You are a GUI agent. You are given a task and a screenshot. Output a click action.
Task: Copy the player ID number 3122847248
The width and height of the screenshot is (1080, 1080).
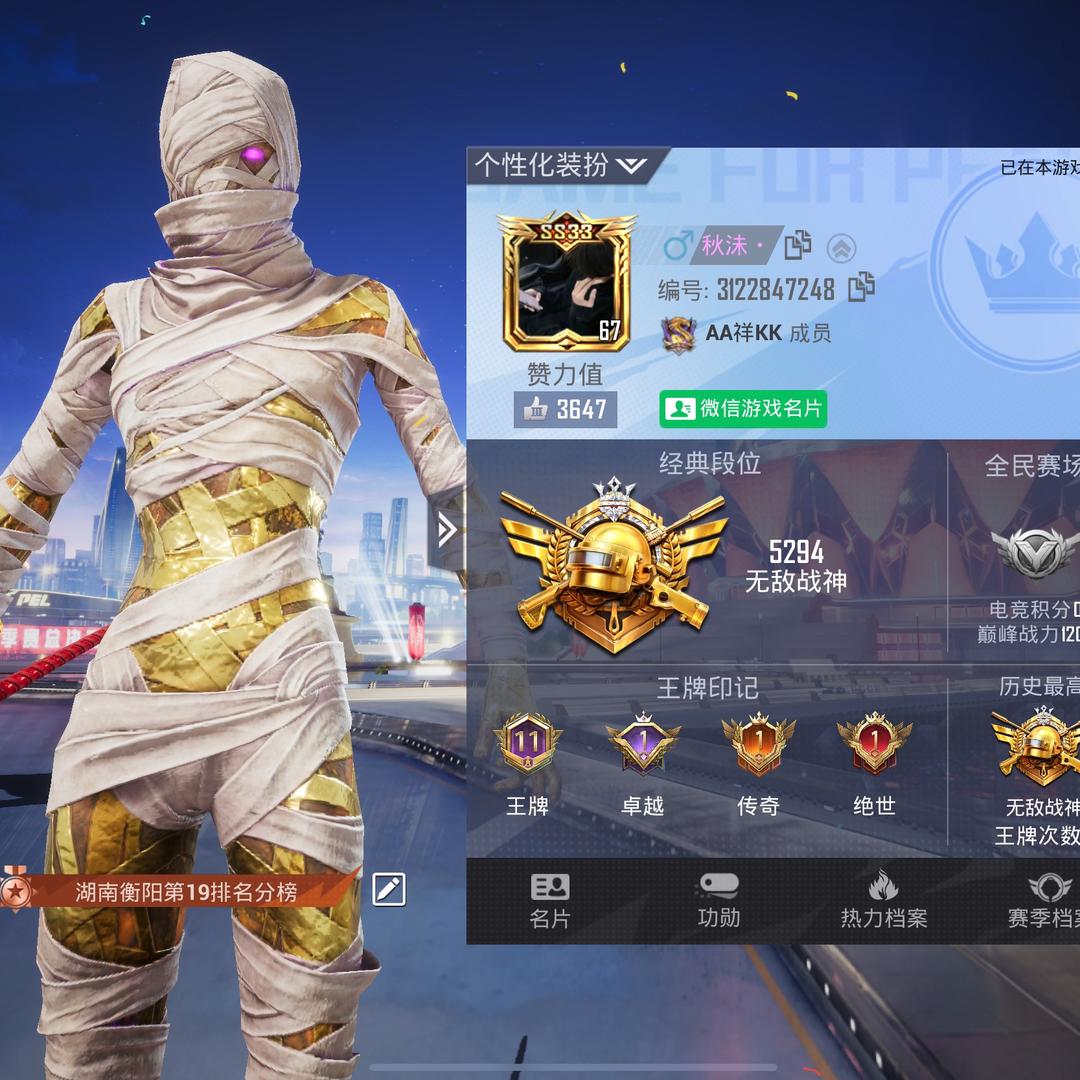pos(861,289)
